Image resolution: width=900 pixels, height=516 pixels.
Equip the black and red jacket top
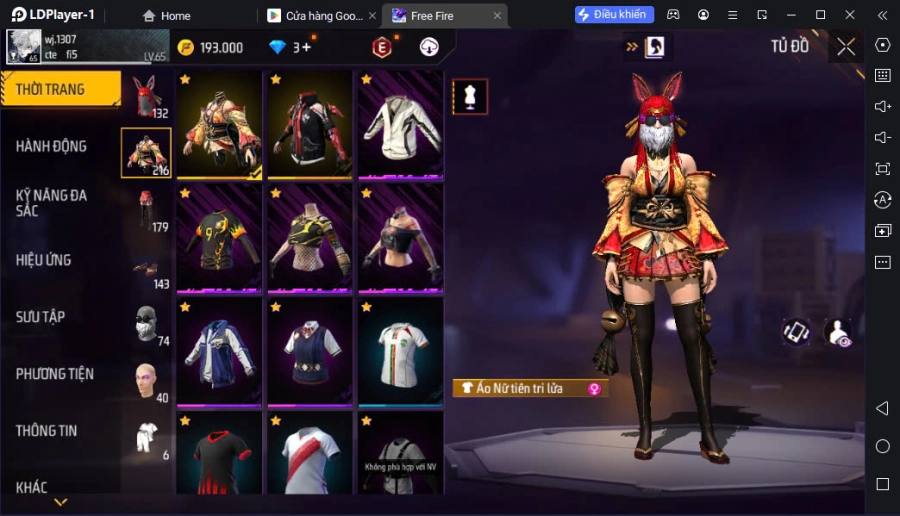310,124
